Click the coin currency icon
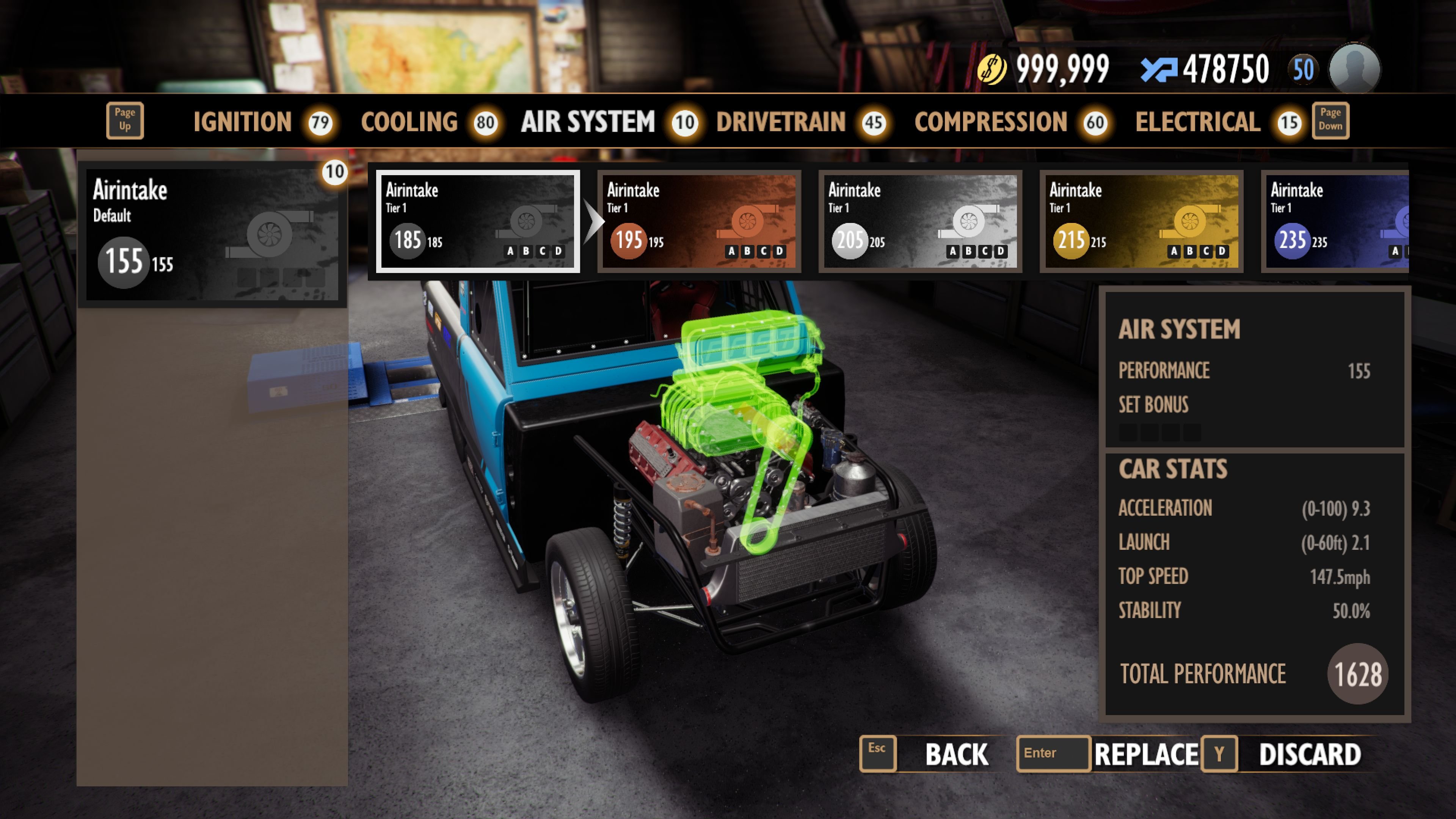 992,67
